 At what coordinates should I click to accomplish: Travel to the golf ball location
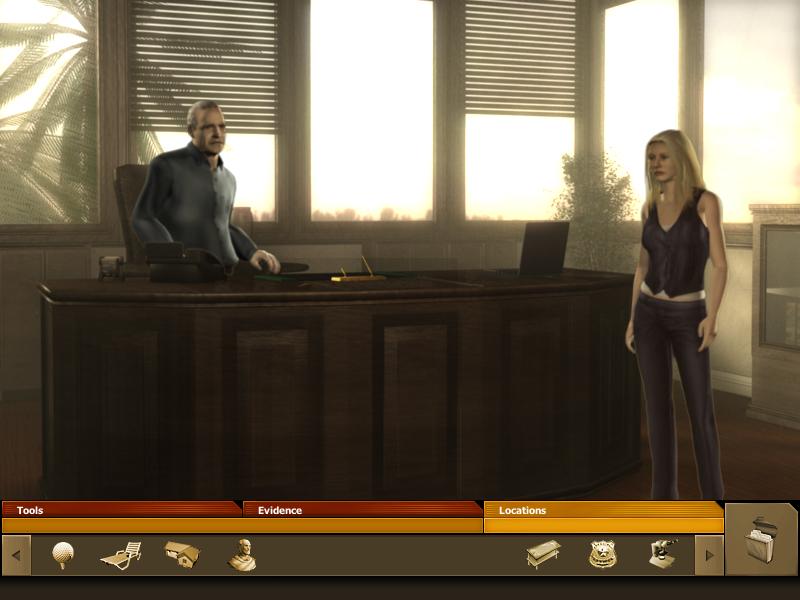(63, 555)
